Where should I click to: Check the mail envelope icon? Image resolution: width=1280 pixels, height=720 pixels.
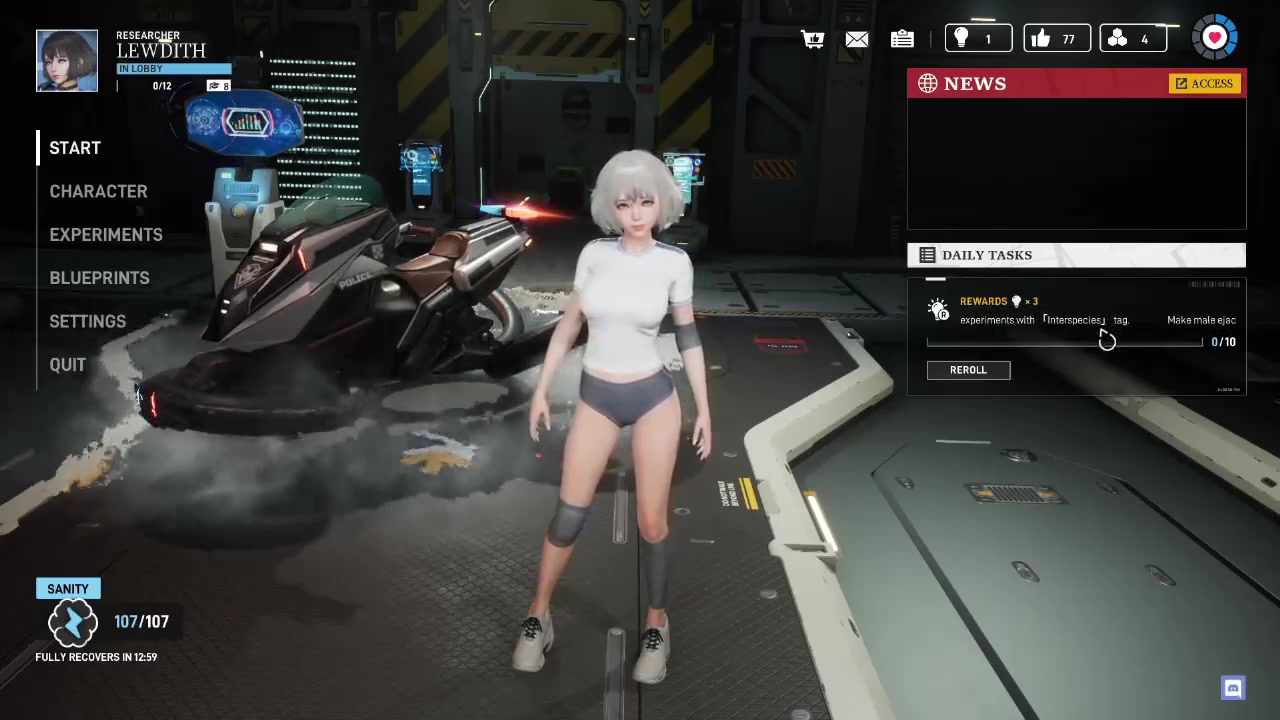coord(857,39)
